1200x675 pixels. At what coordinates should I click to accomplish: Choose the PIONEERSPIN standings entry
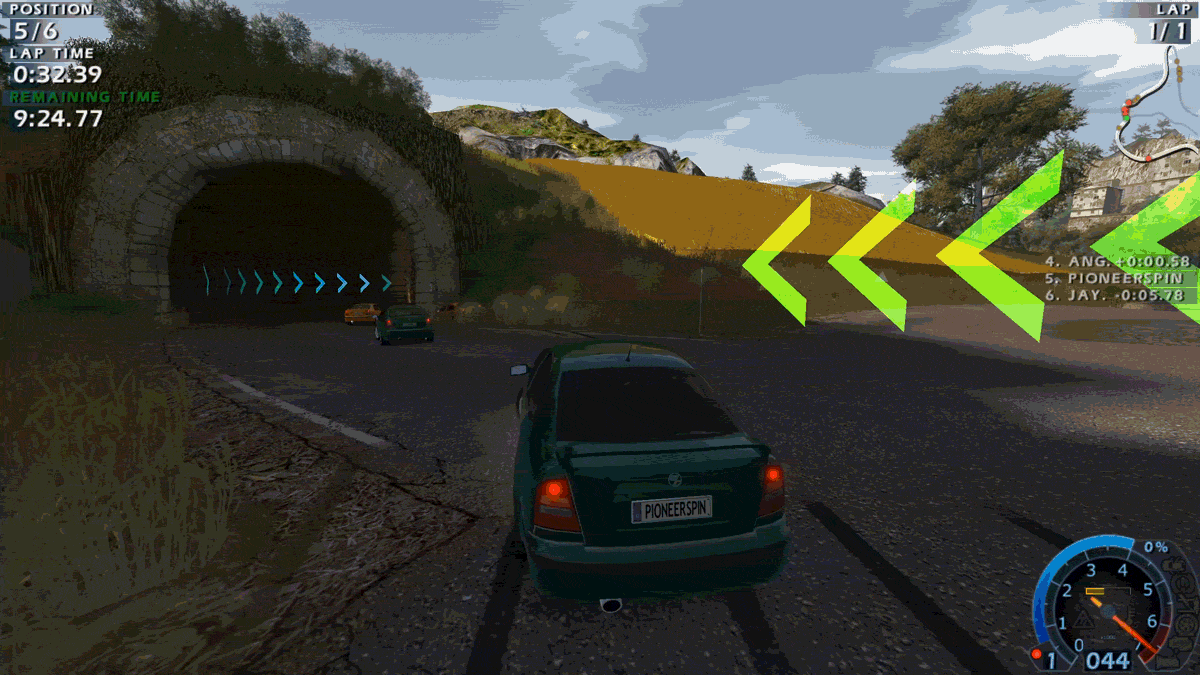click(1118, 278)
